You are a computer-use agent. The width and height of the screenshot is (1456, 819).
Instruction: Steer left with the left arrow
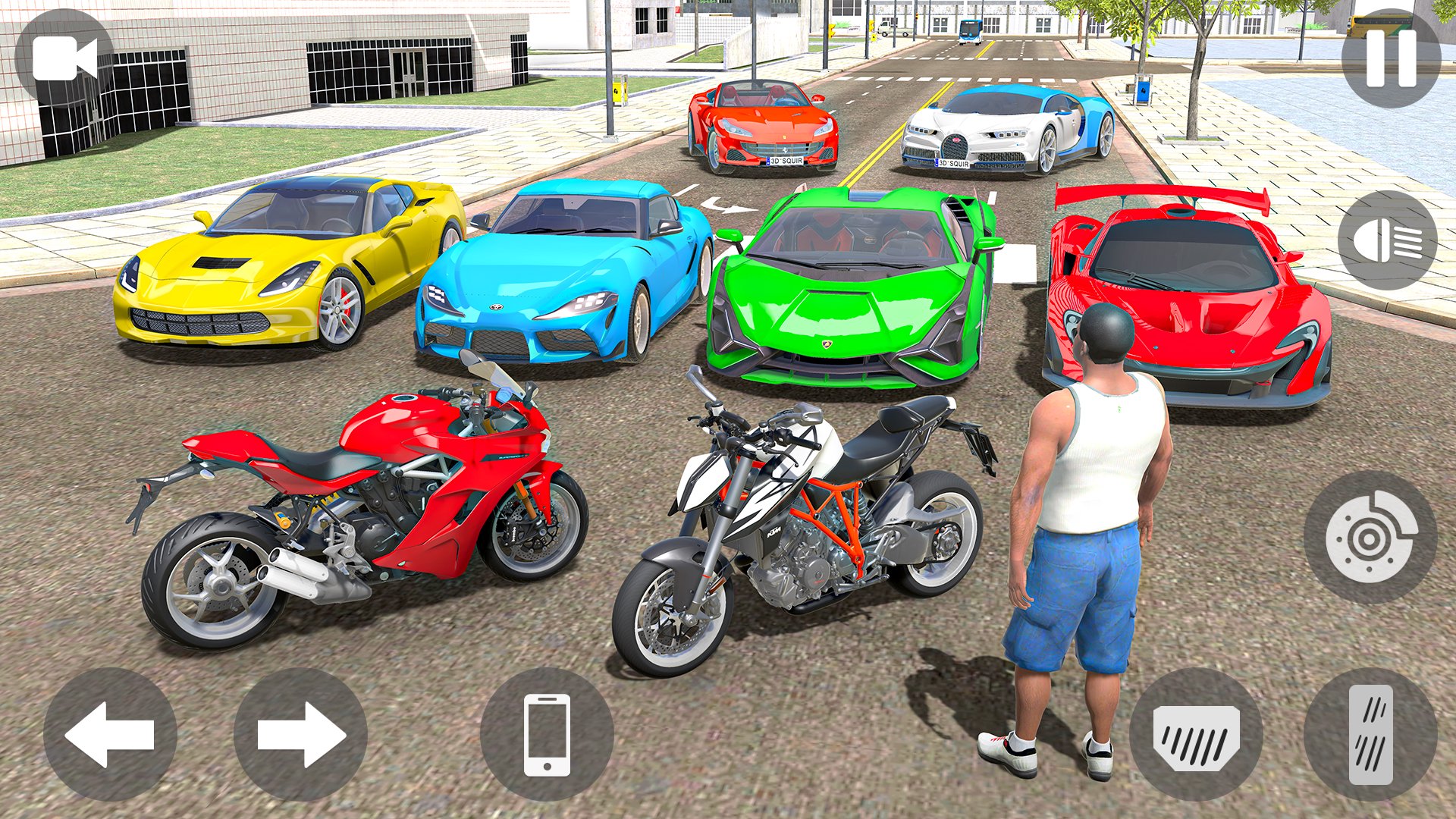tap(110, 734)
